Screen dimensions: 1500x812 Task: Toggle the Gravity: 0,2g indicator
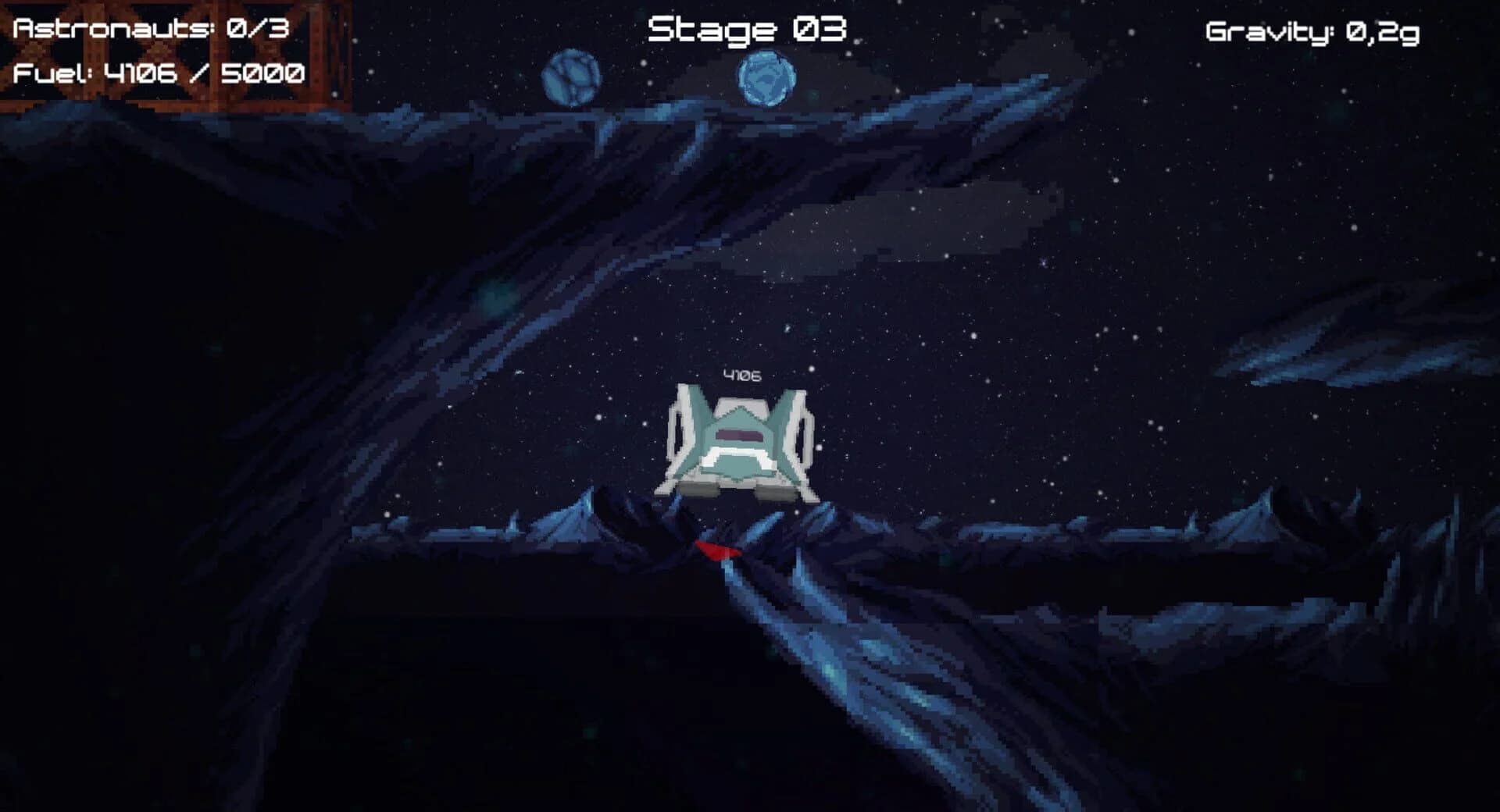coord(1312,33)
